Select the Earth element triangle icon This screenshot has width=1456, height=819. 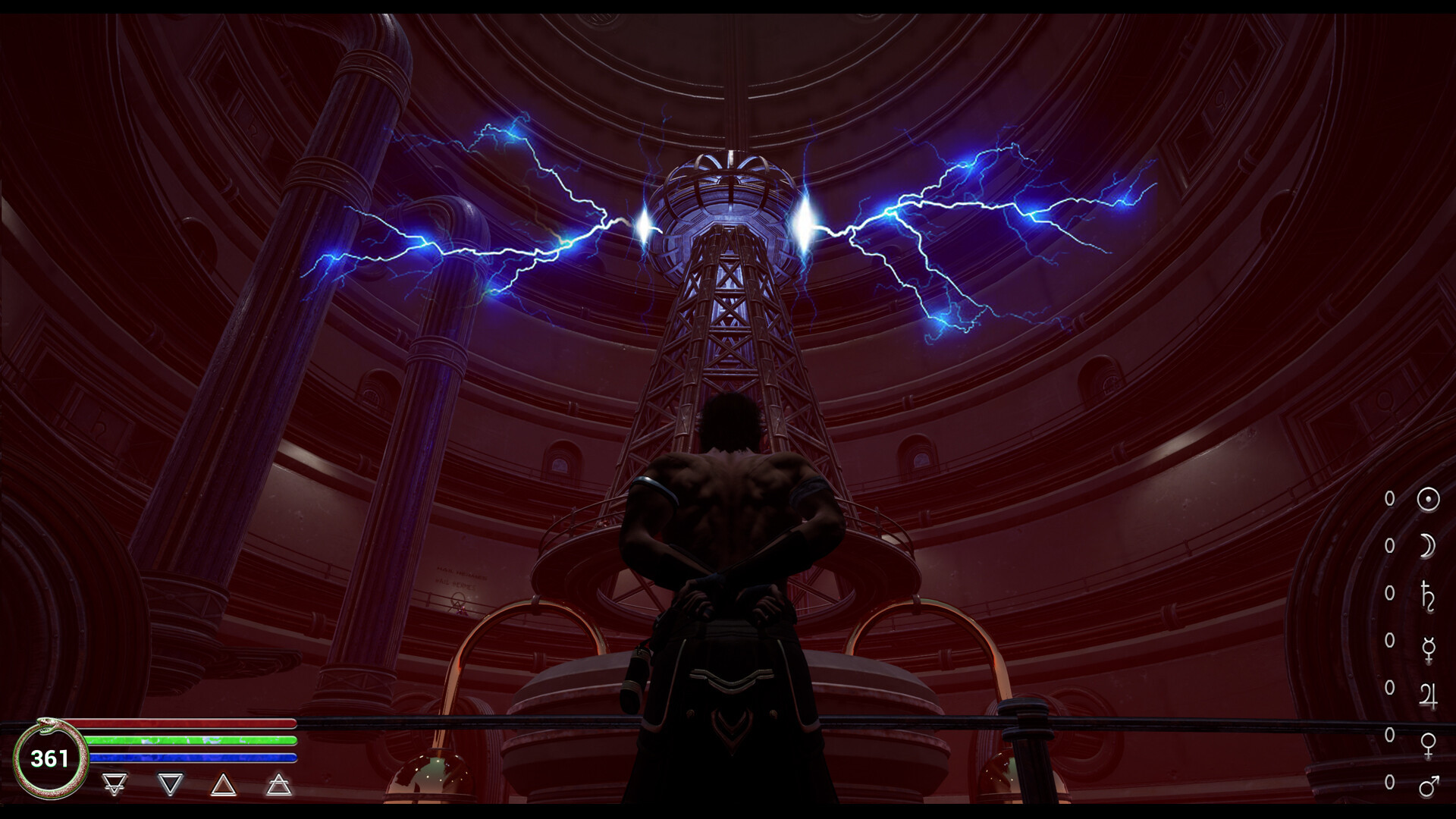[x=115, y=784]
